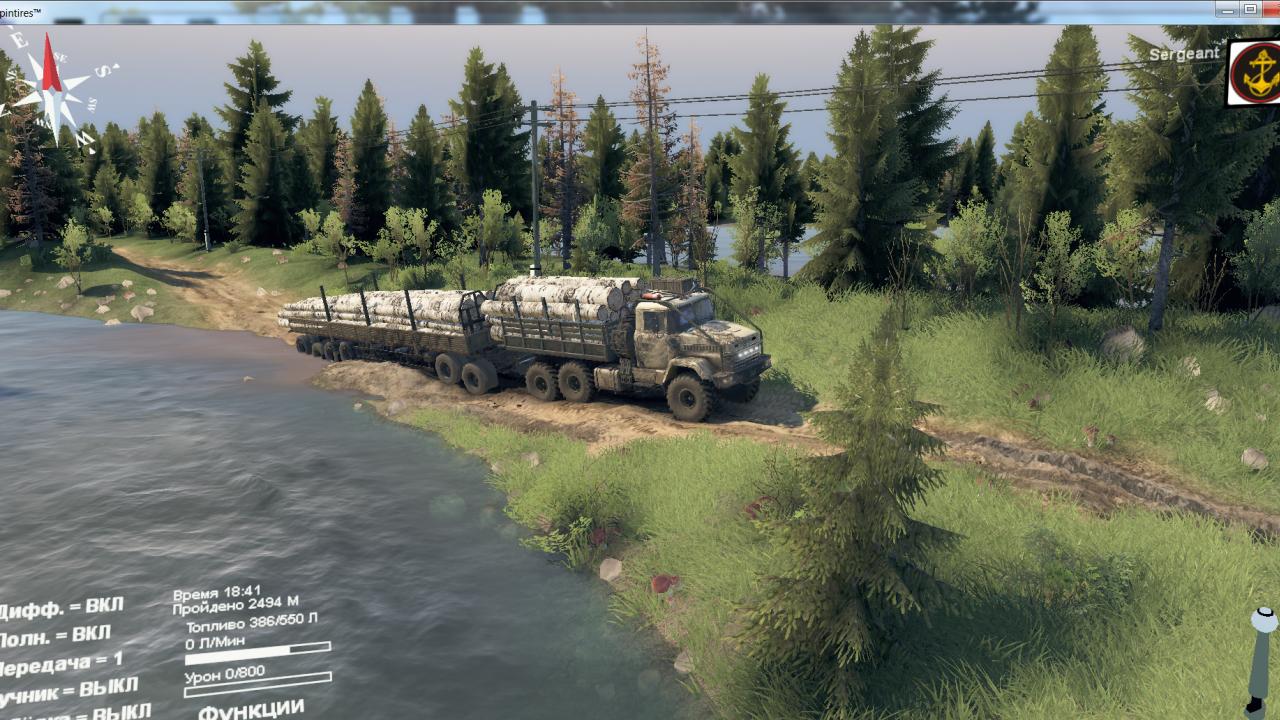This screenshot has height=720, width=1280.
Task: Open the Функции menu
Action: pos(251,709)
